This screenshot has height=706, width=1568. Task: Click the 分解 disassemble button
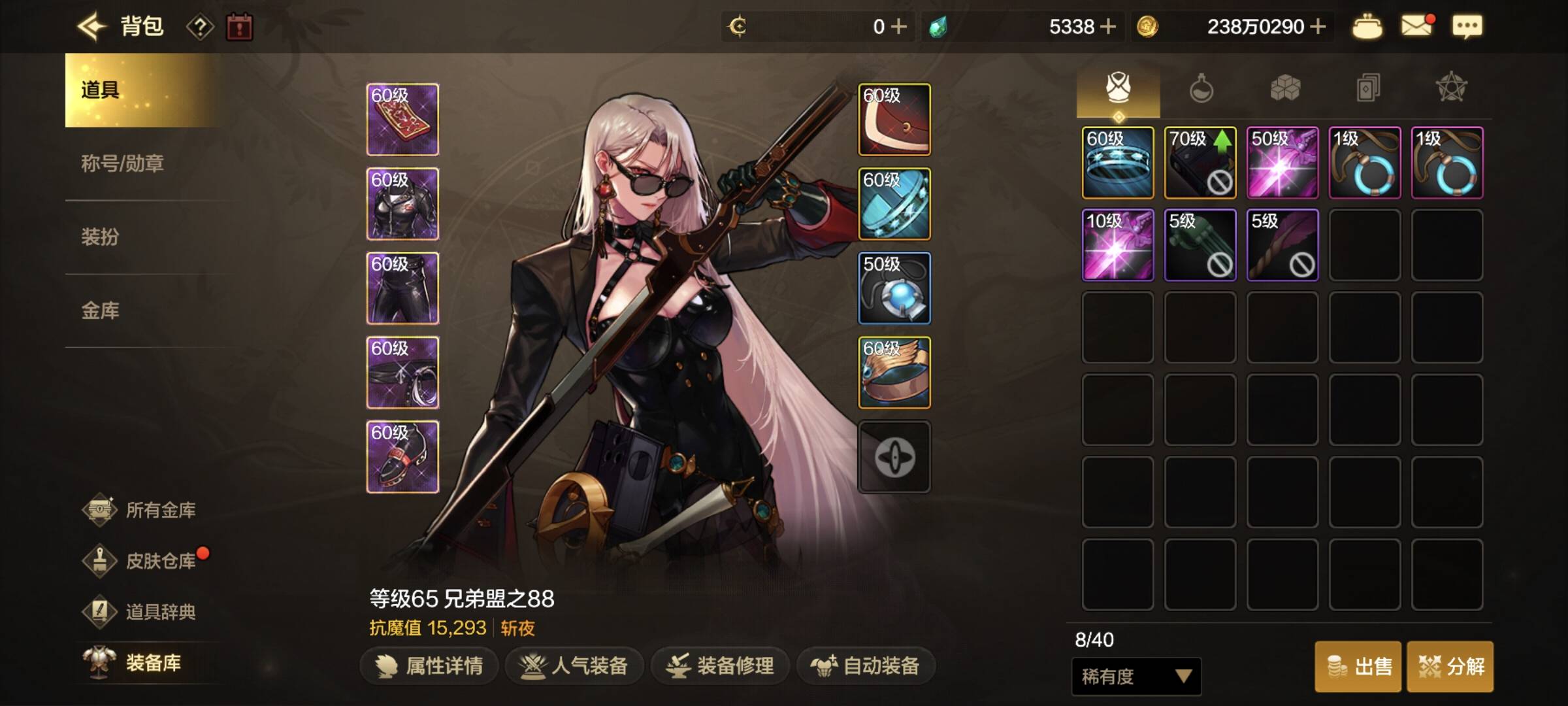coord(1450,667)
